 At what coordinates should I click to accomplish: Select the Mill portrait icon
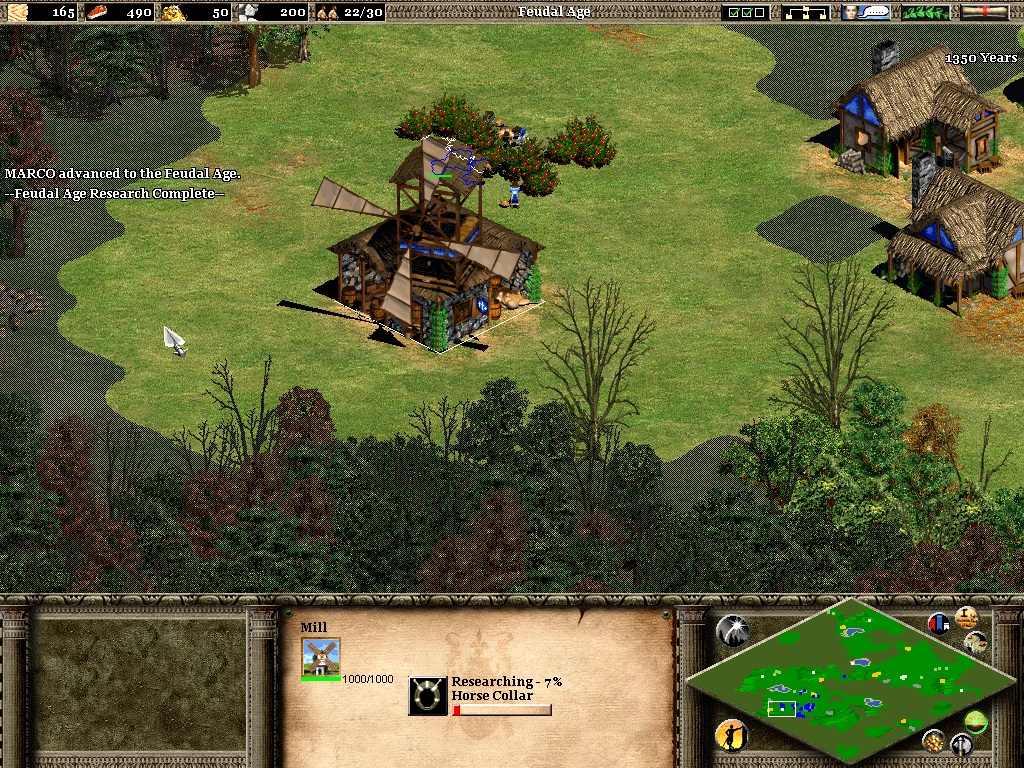(321, 657)
